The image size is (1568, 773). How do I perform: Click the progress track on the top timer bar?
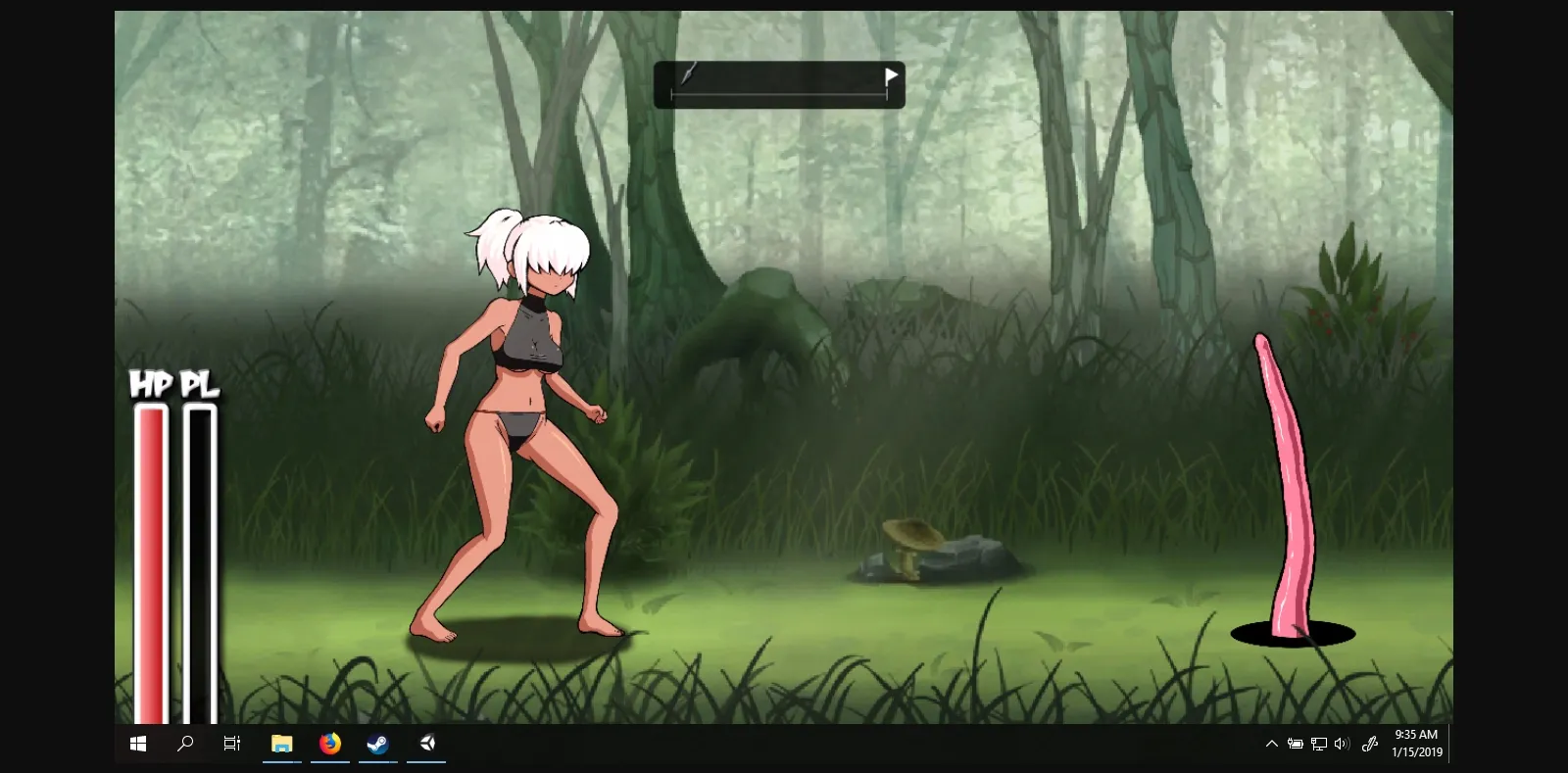click(x=779, y=95)
